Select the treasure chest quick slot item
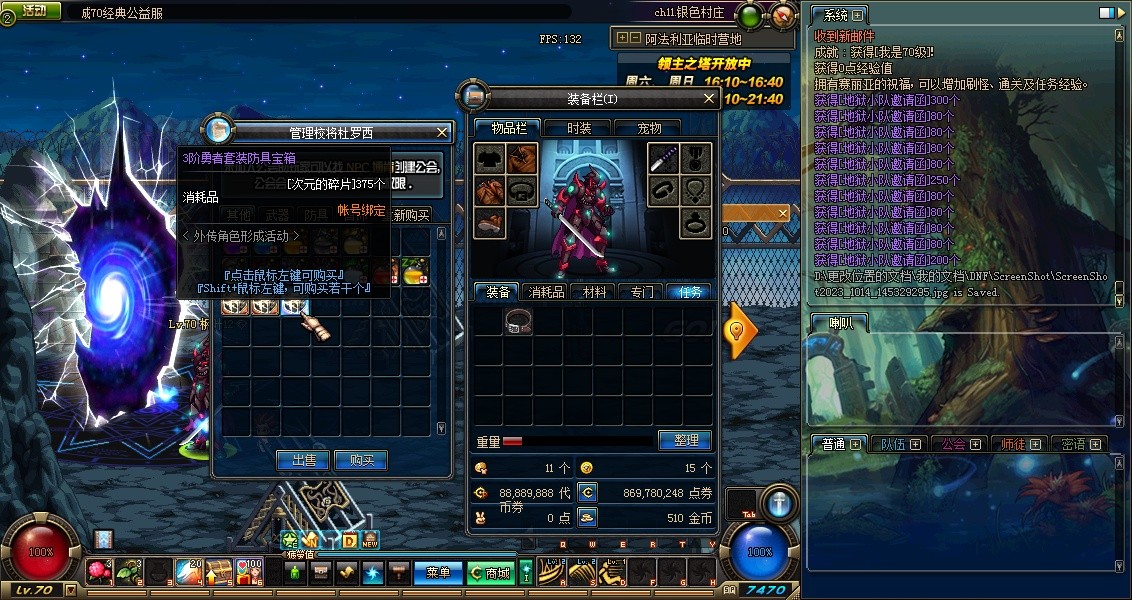 (219, 571)
